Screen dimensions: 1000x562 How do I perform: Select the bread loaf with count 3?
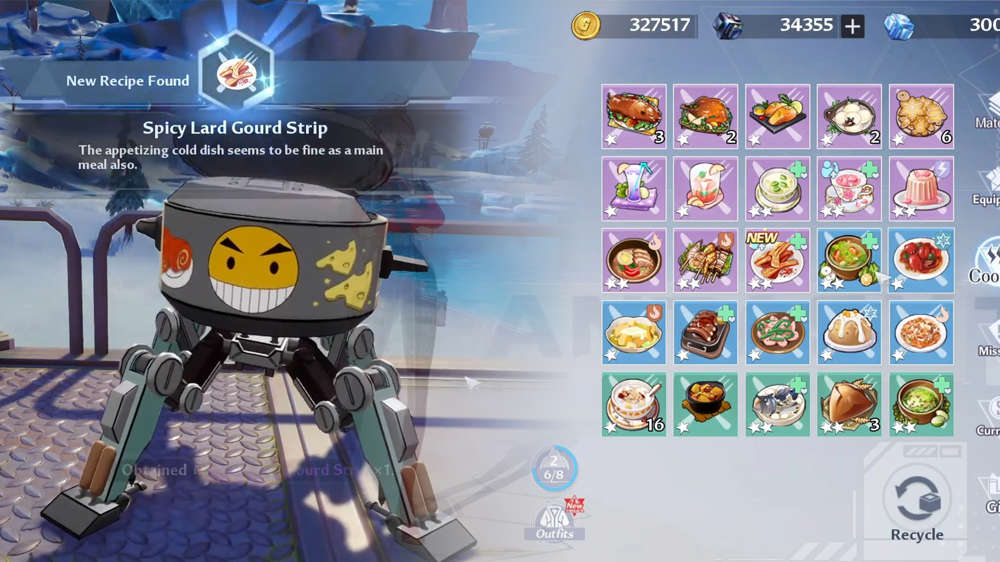849,404
